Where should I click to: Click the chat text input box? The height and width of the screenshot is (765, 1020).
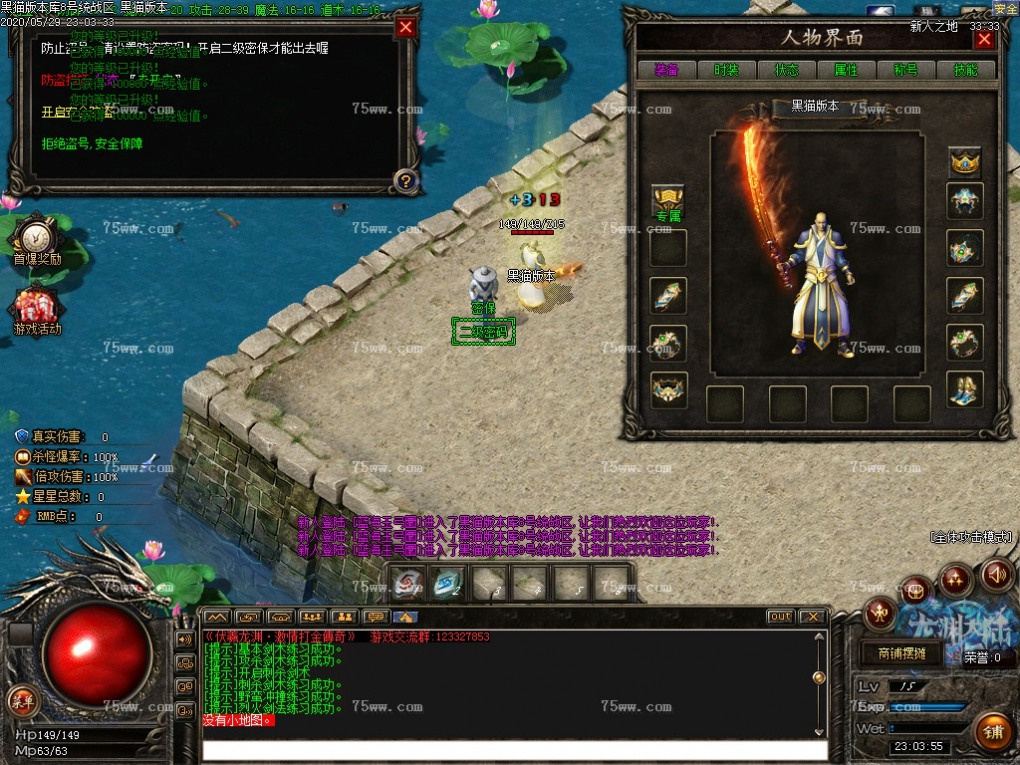pos(515,750)
